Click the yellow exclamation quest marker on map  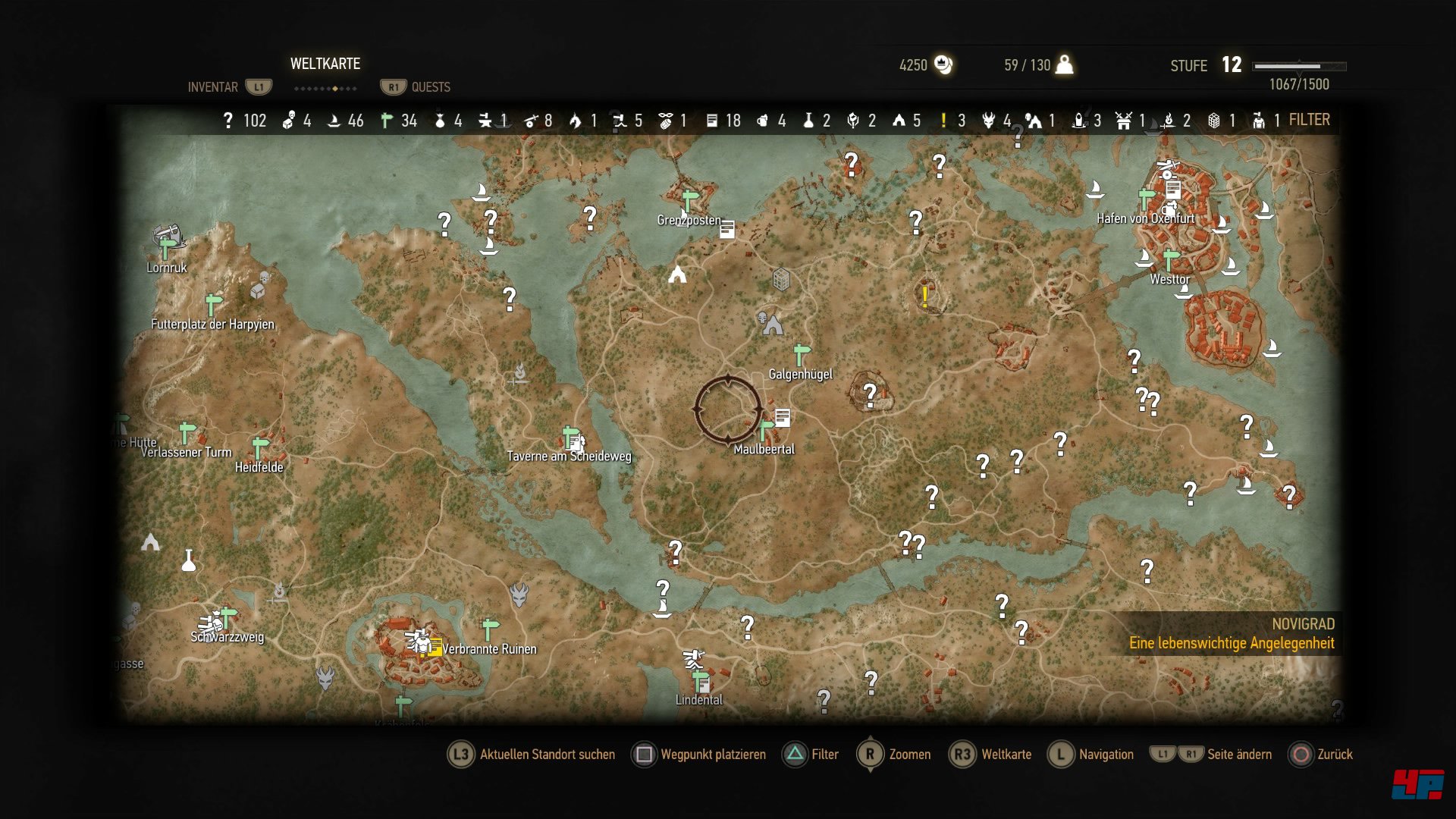[925, 295]
